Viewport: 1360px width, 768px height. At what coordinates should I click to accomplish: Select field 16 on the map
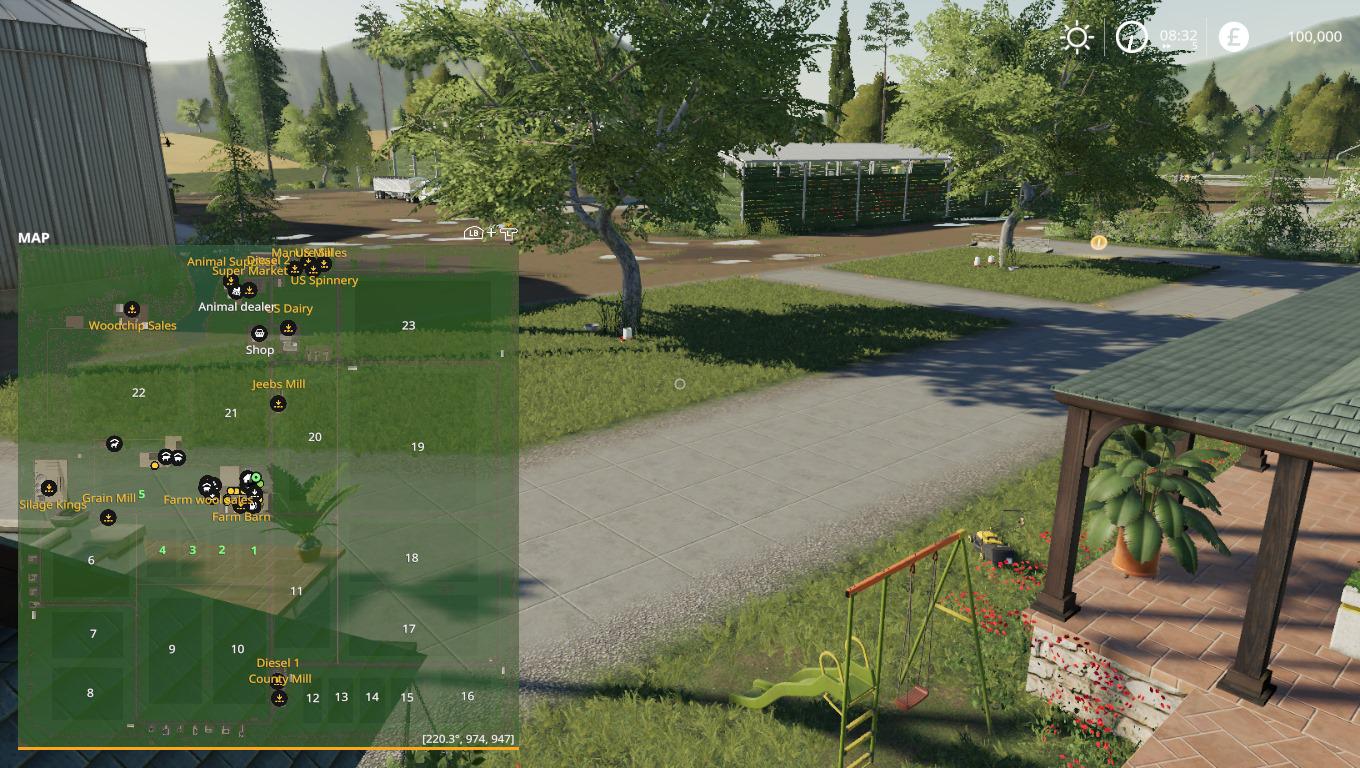(467, 696)
